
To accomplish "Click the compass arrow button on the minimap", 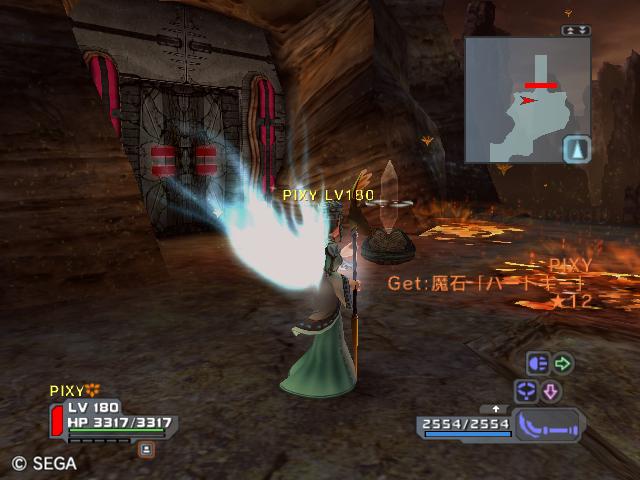I will [576, 150].
